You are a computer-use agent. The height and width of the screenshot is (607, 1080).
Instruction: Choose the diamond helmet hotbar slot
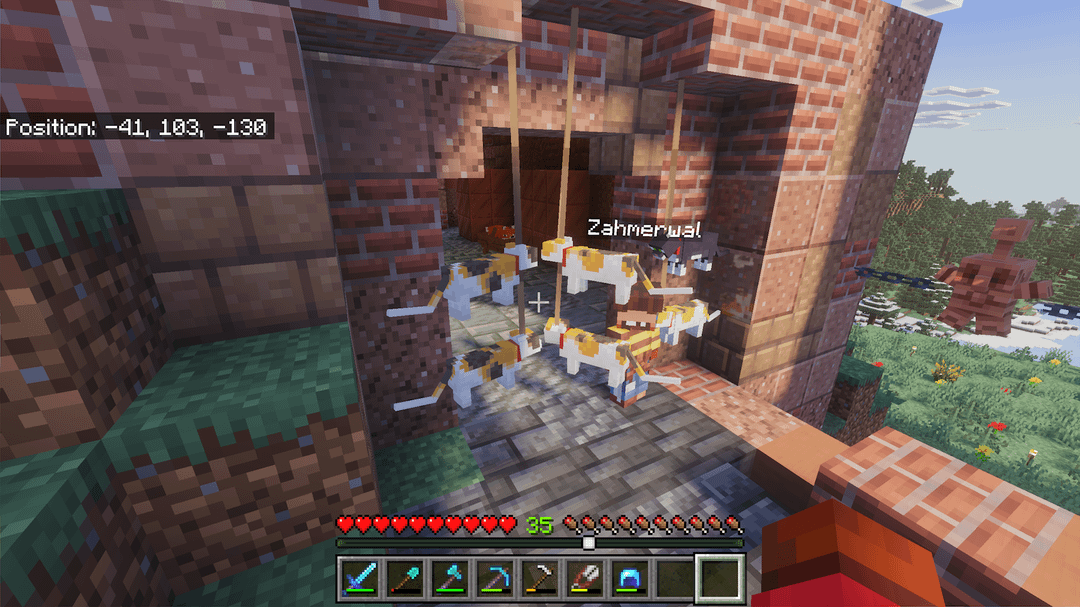click(x=630, y=579)
